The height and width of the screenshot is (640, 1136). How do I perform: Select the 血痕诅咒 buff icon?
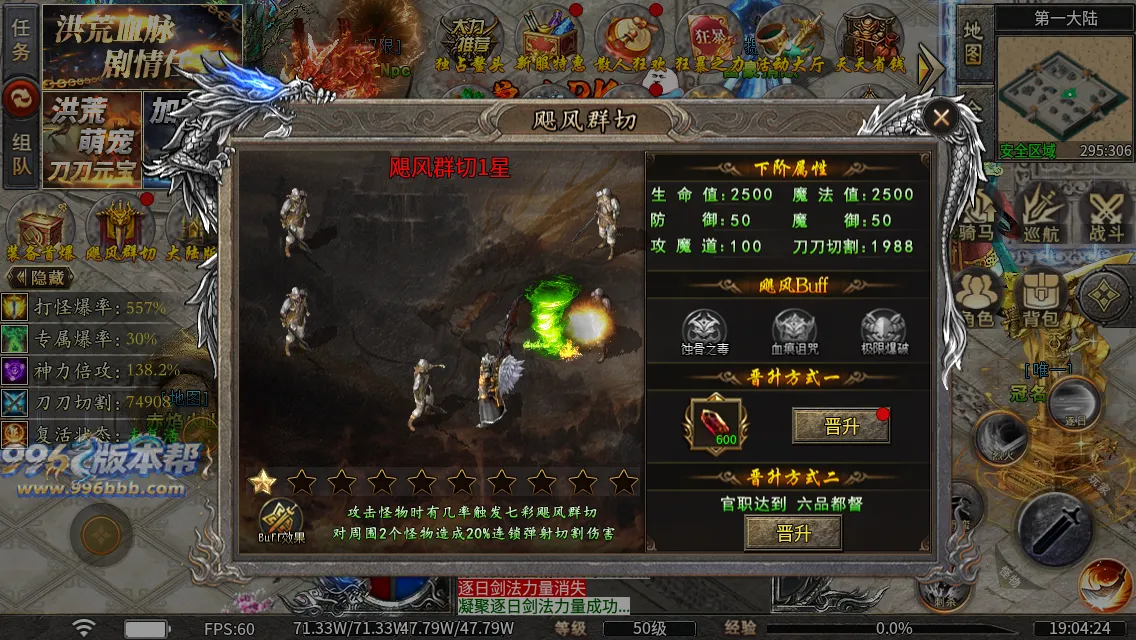(793, 330)
